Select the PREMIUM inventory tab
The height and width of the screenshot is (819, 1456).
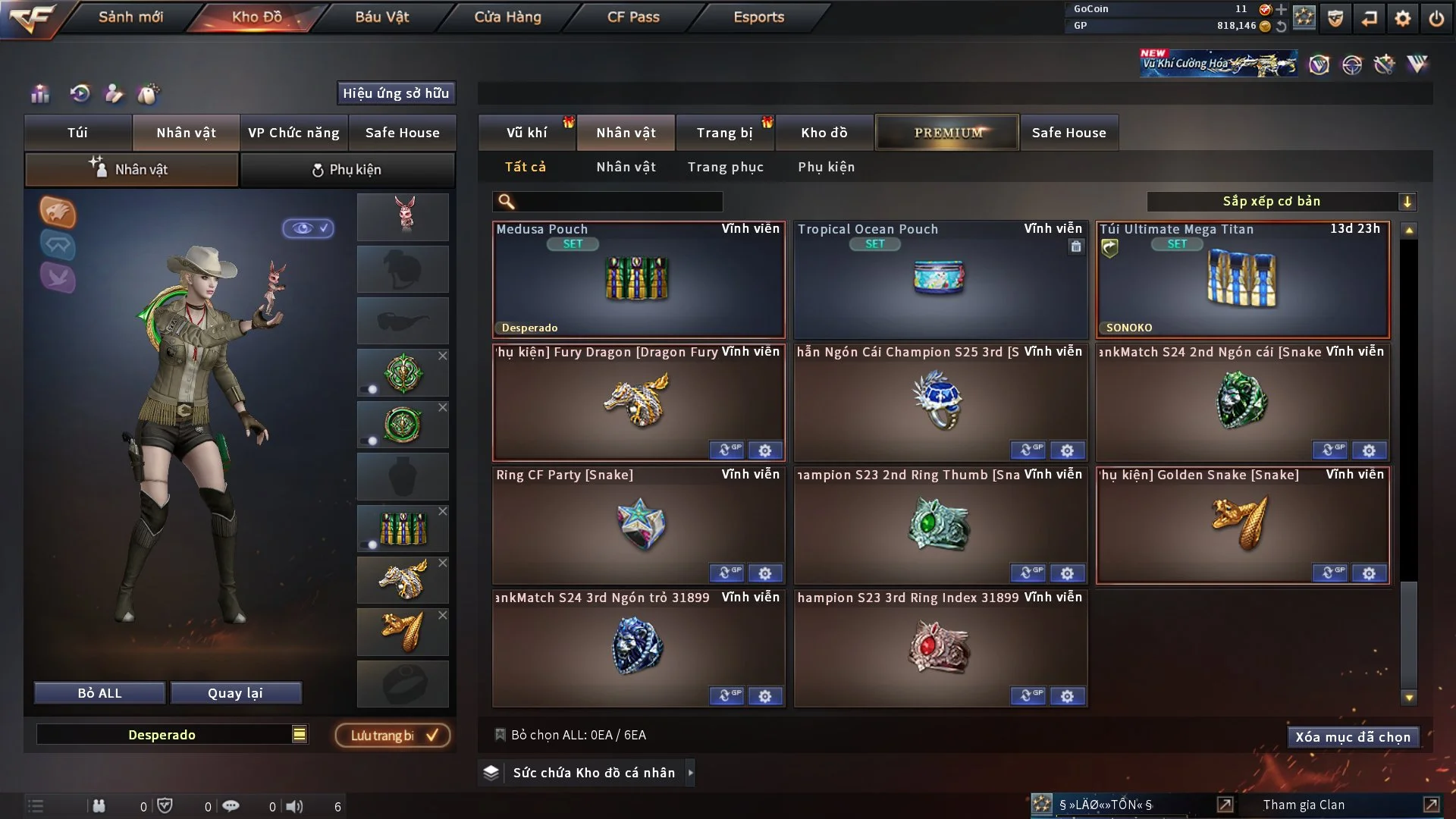tap(947, 133)
